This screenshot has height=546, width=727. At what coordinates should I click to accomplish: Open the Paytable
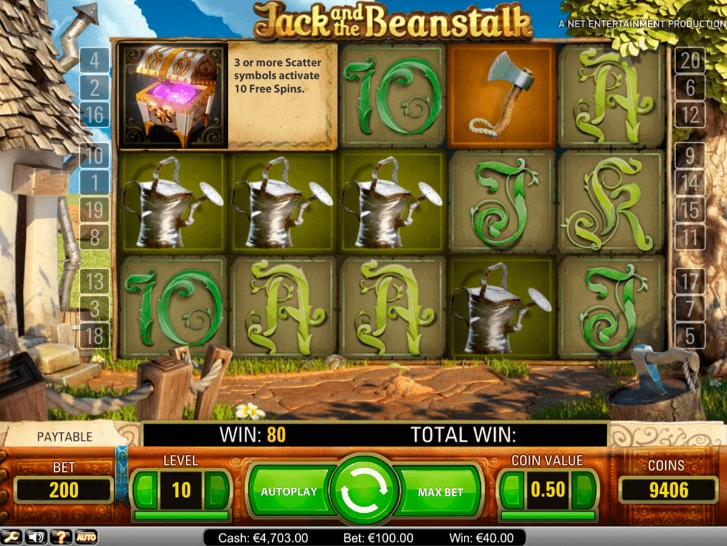(64, 436)
